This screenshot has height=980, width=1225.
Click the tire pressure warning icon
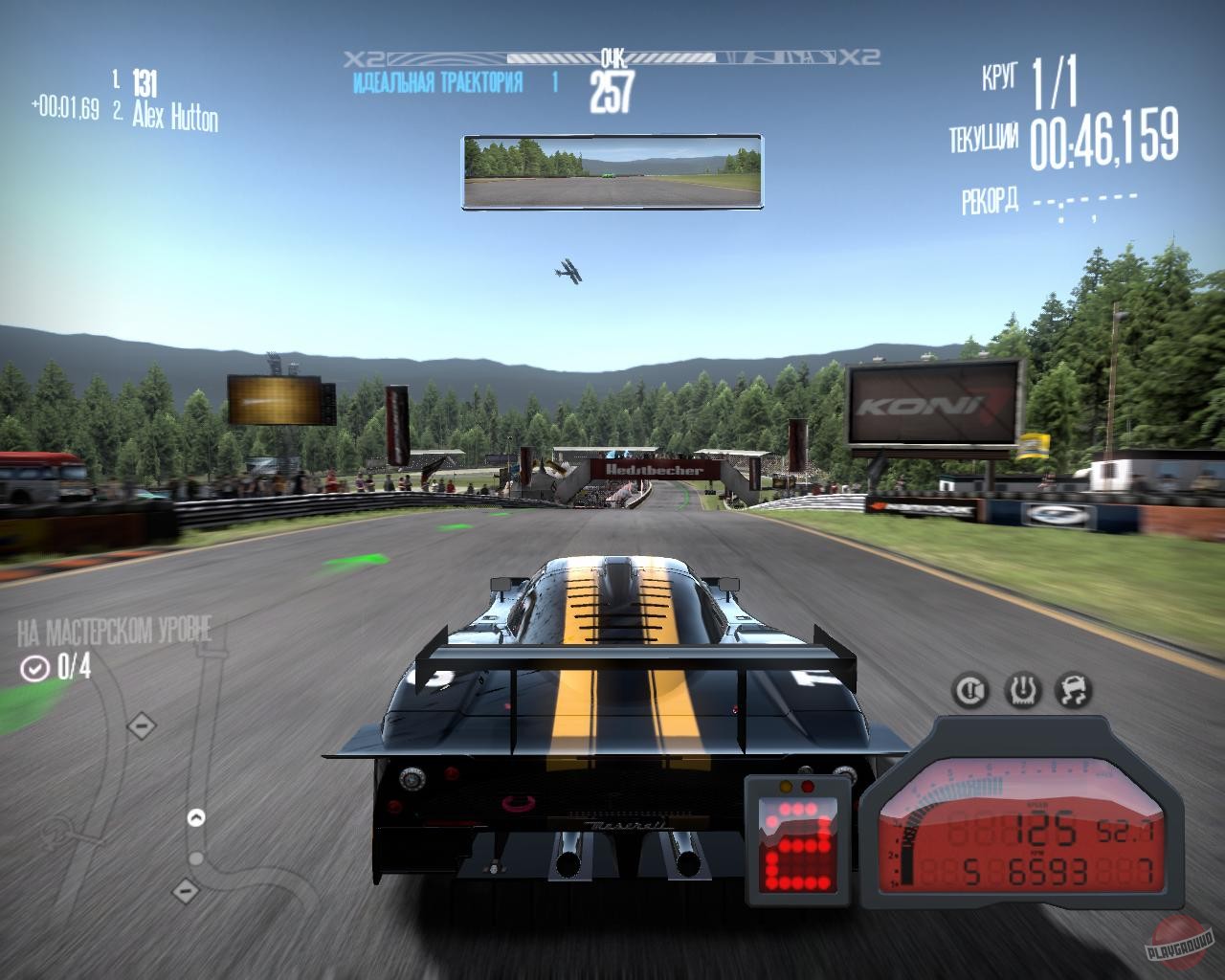pyautogui.click(x=1022, y=690)
